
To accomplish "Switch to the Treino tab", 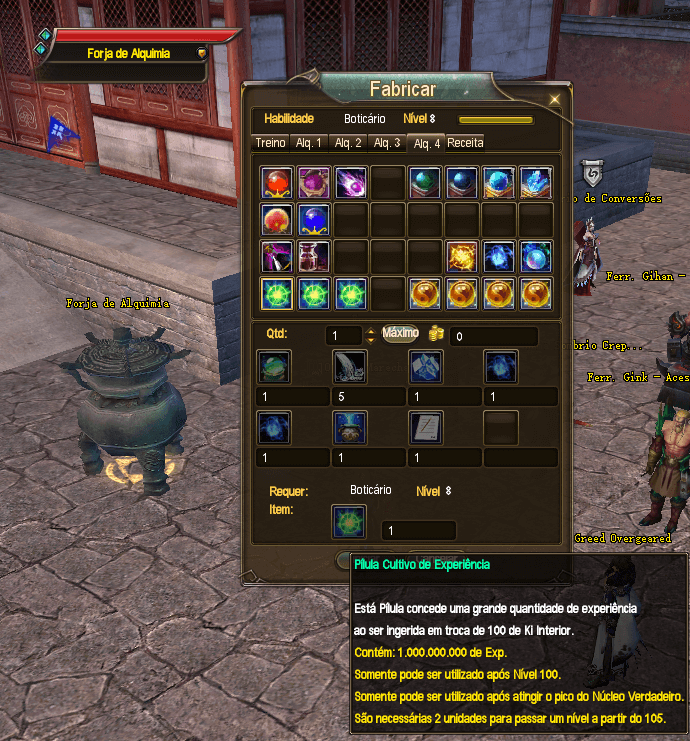I will (x=270, y=143).
